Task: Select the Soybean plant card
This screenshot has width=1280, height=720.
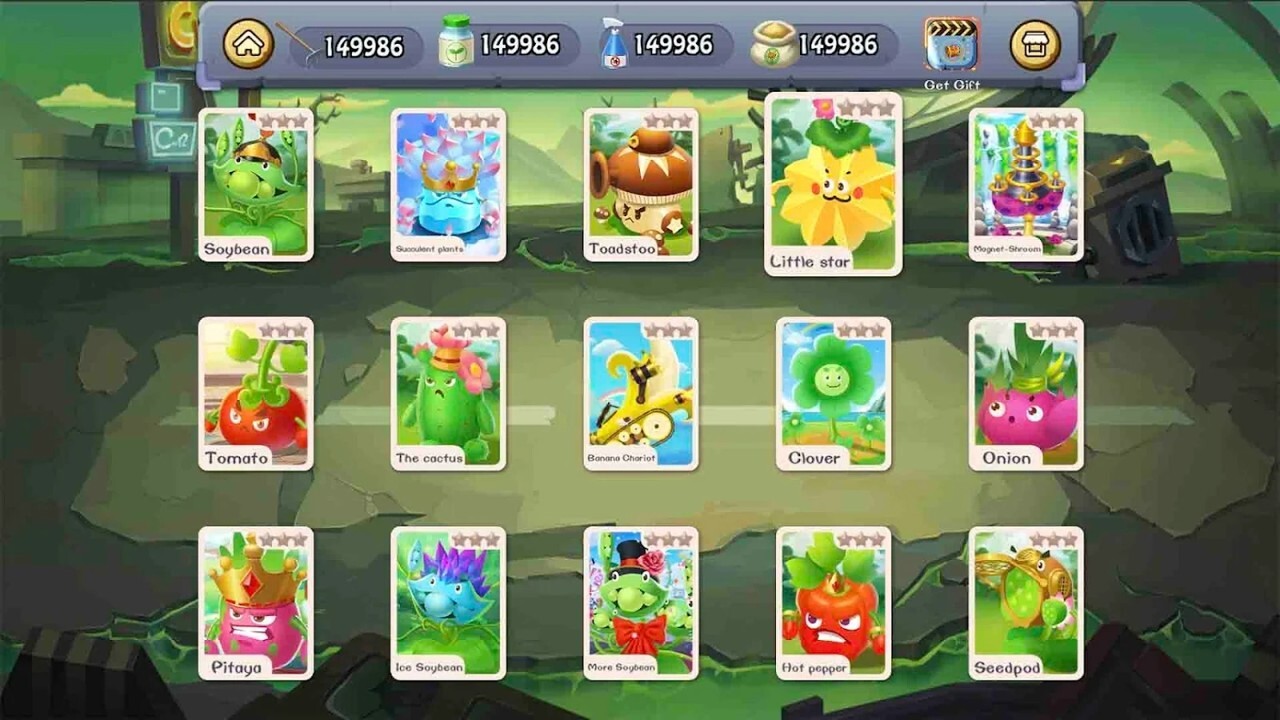Action: pyautogui.click(x=256, y=185)
